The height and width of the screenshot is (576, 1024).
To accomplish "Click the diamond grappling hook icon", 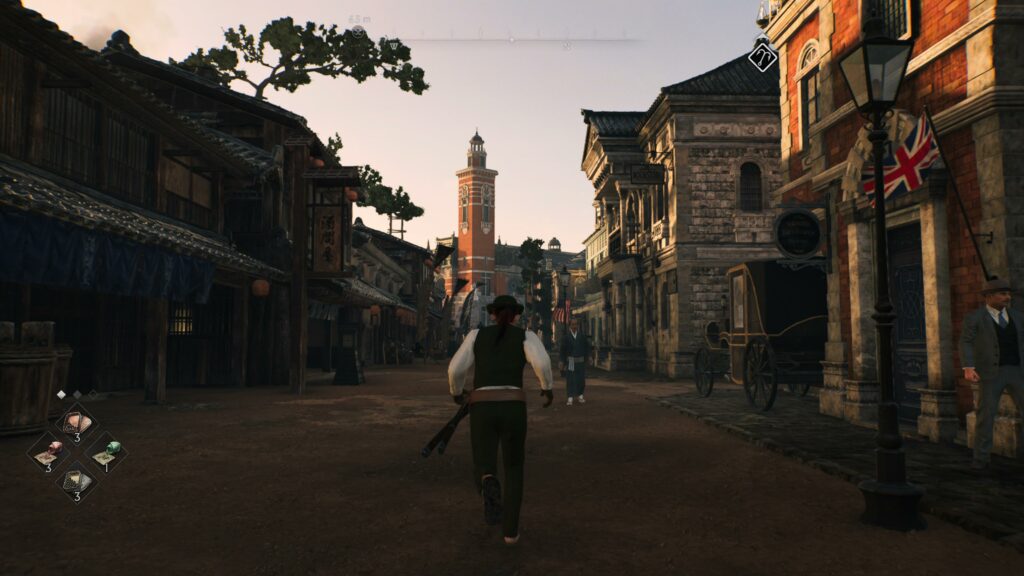I will click(x=763, y=55).
